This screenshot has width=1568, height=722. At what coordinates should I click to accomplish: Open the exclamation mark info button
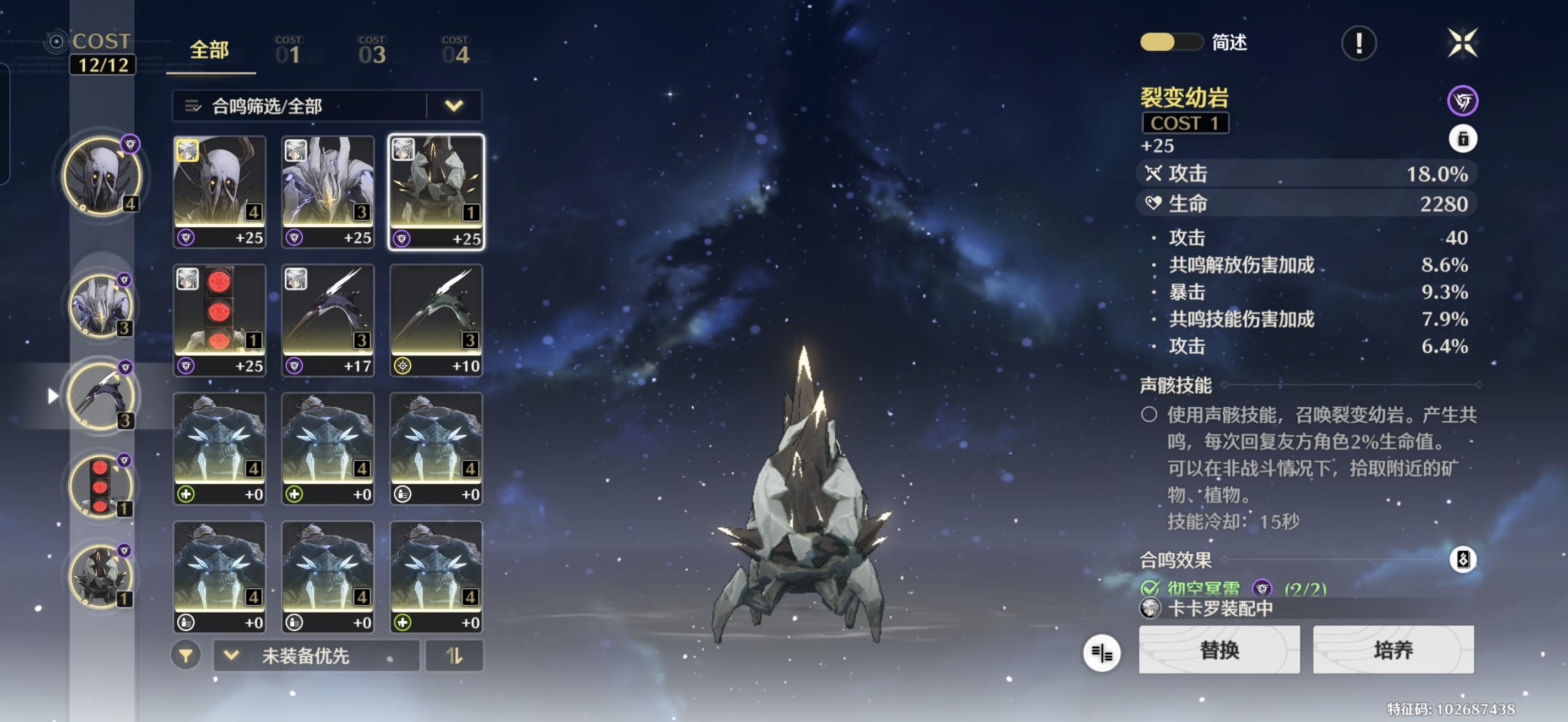(x=1358, y=43)
